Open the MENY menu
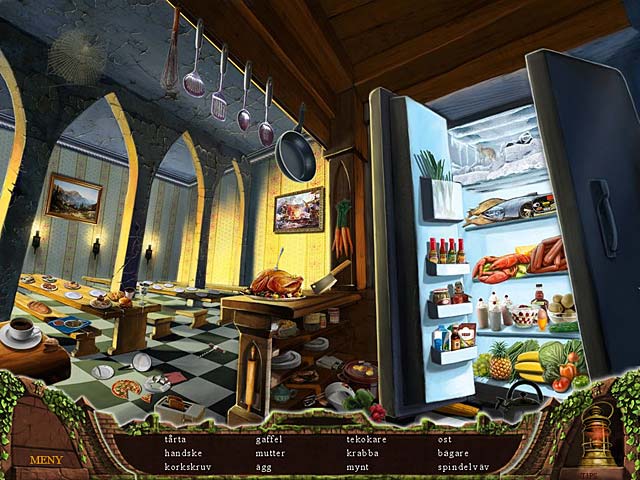 click(x=47, y=460)
